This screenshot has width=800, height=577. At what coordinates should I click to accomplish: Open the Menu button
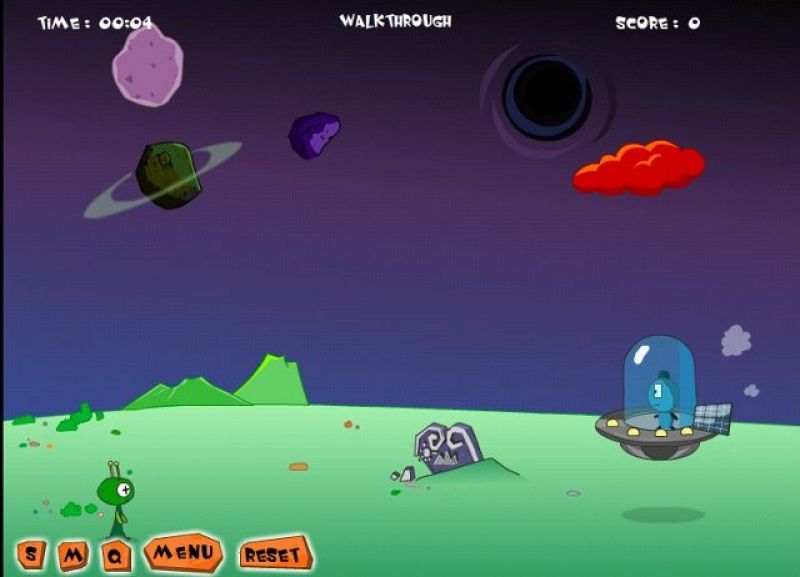(x=183, y=552)
